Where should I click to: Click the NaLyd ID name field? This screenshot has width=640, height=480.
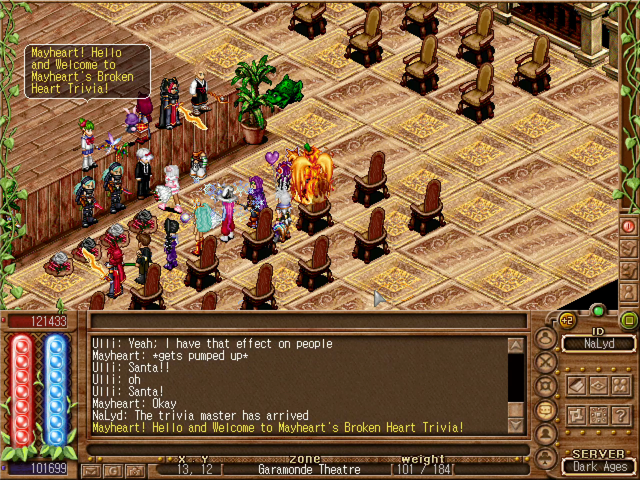[x=596, y=344]
